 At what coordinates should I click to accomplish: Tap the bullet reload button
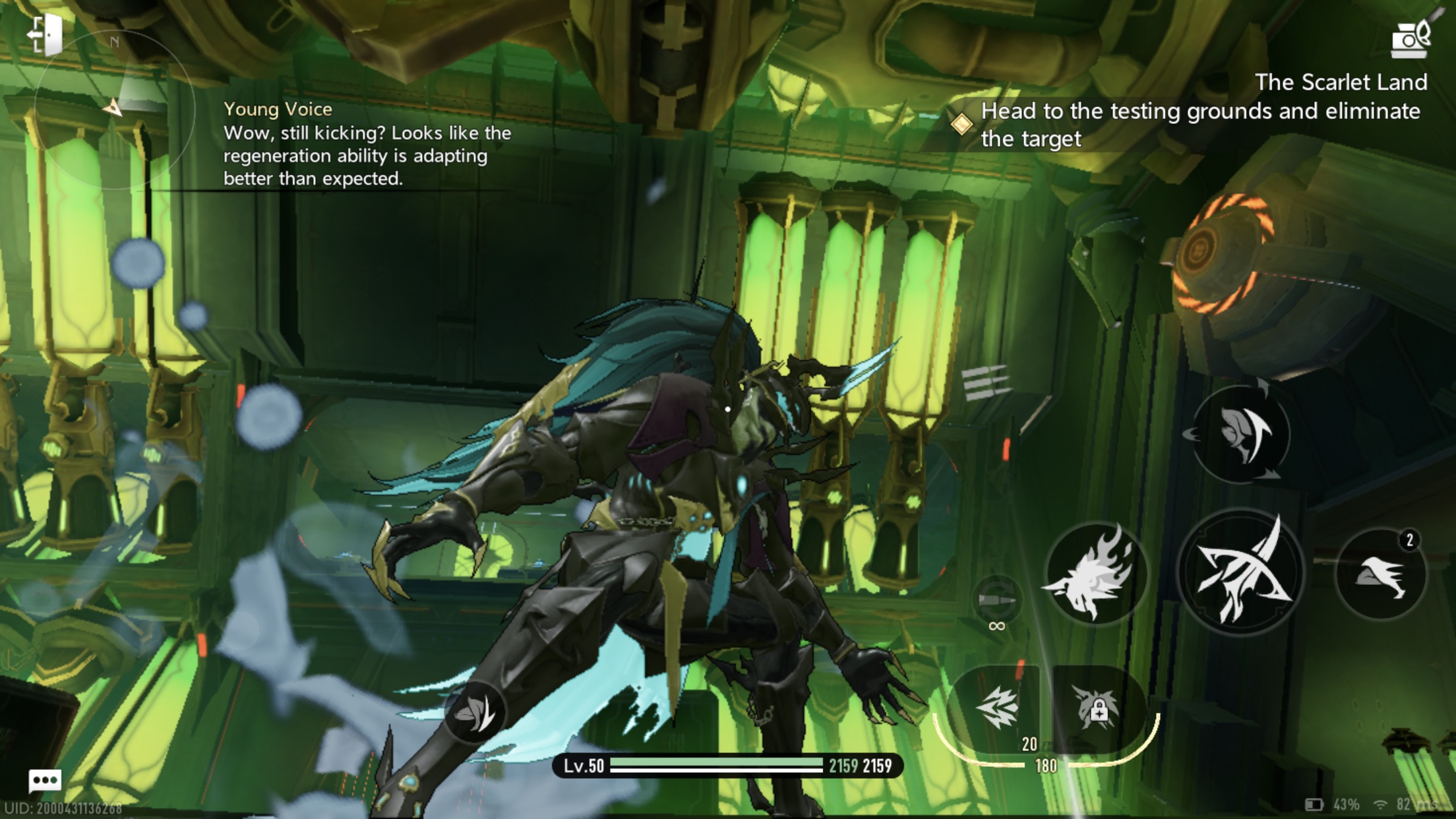pyautogui.click(x=996, y=600)
